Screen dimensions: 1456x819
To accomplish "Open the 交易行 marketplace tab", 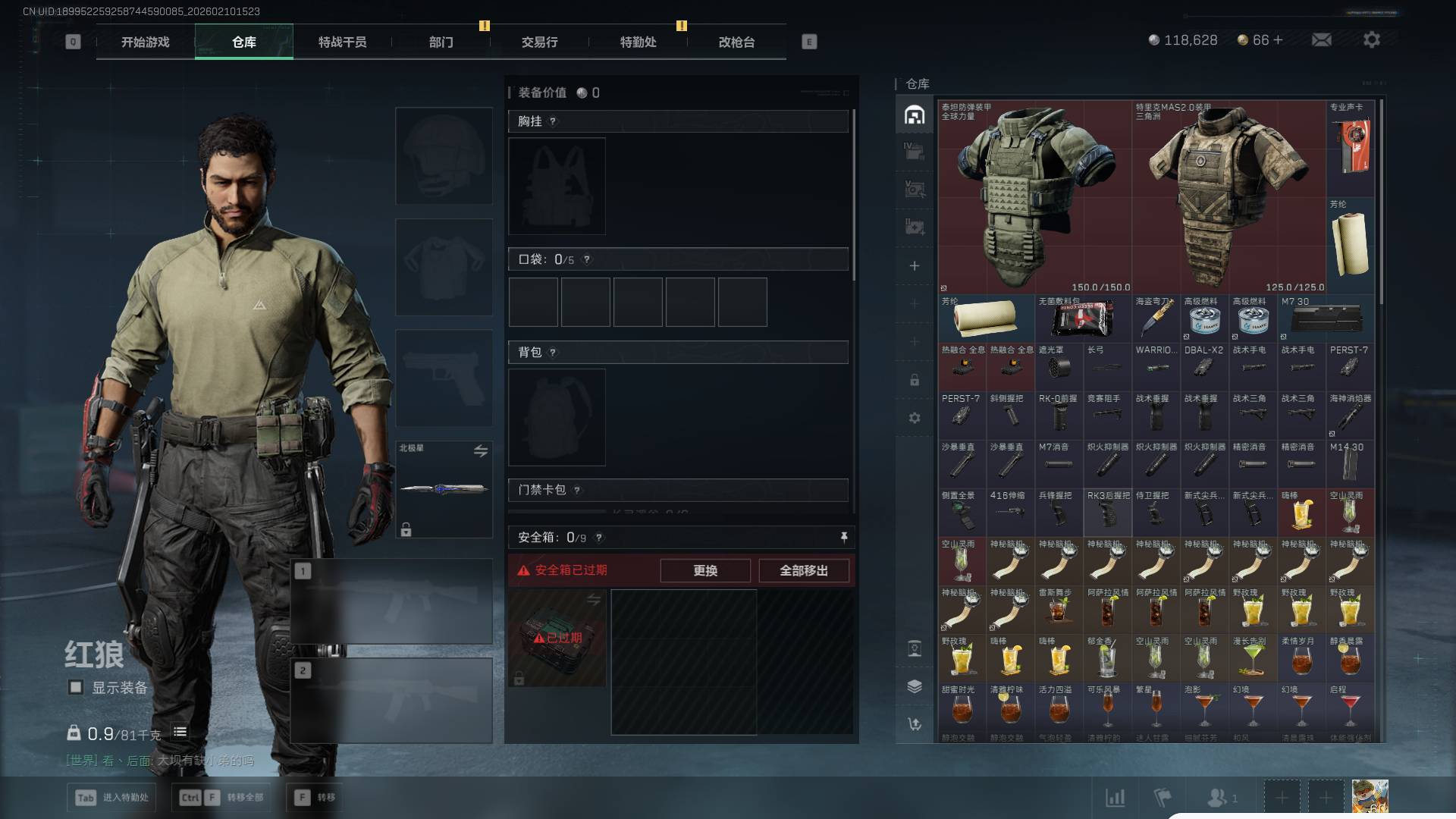I will click(539, 42).
